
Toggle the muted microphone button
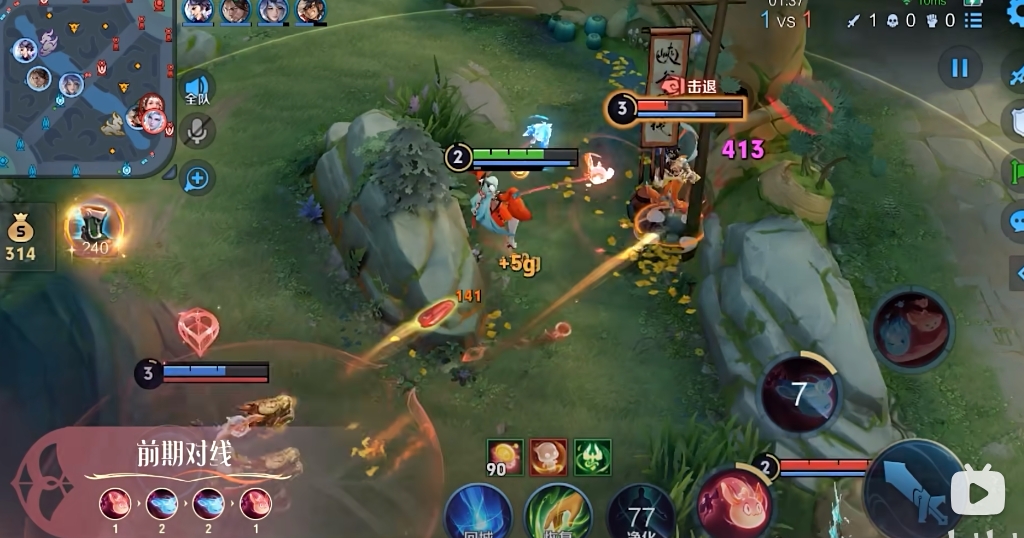[x=197, y=130]
